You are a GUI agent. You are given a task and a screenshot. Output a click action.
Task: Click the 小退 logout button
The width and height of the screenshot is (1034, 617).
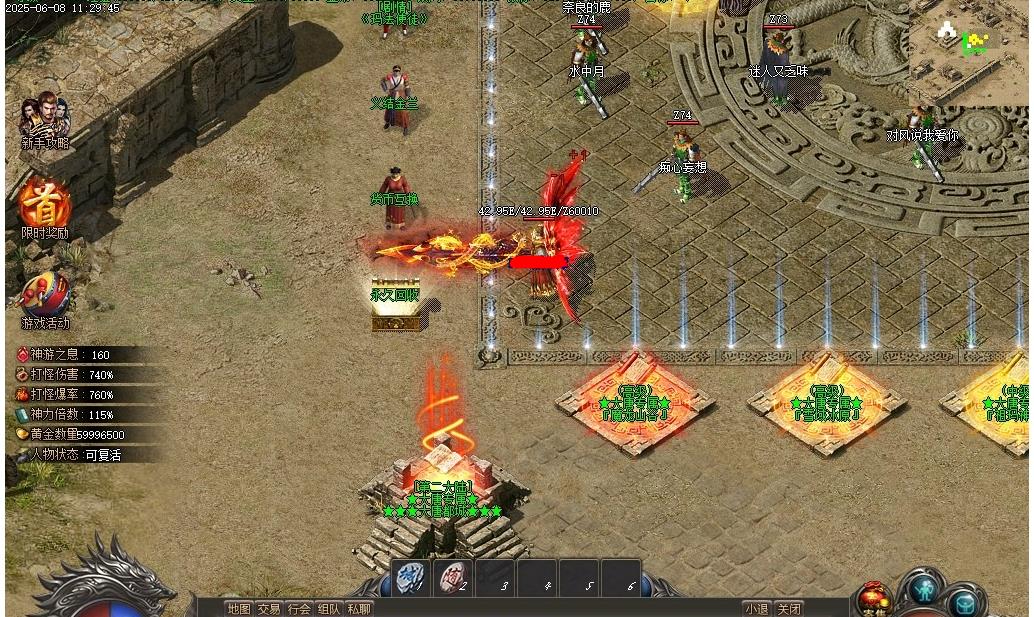click(757, 608)
